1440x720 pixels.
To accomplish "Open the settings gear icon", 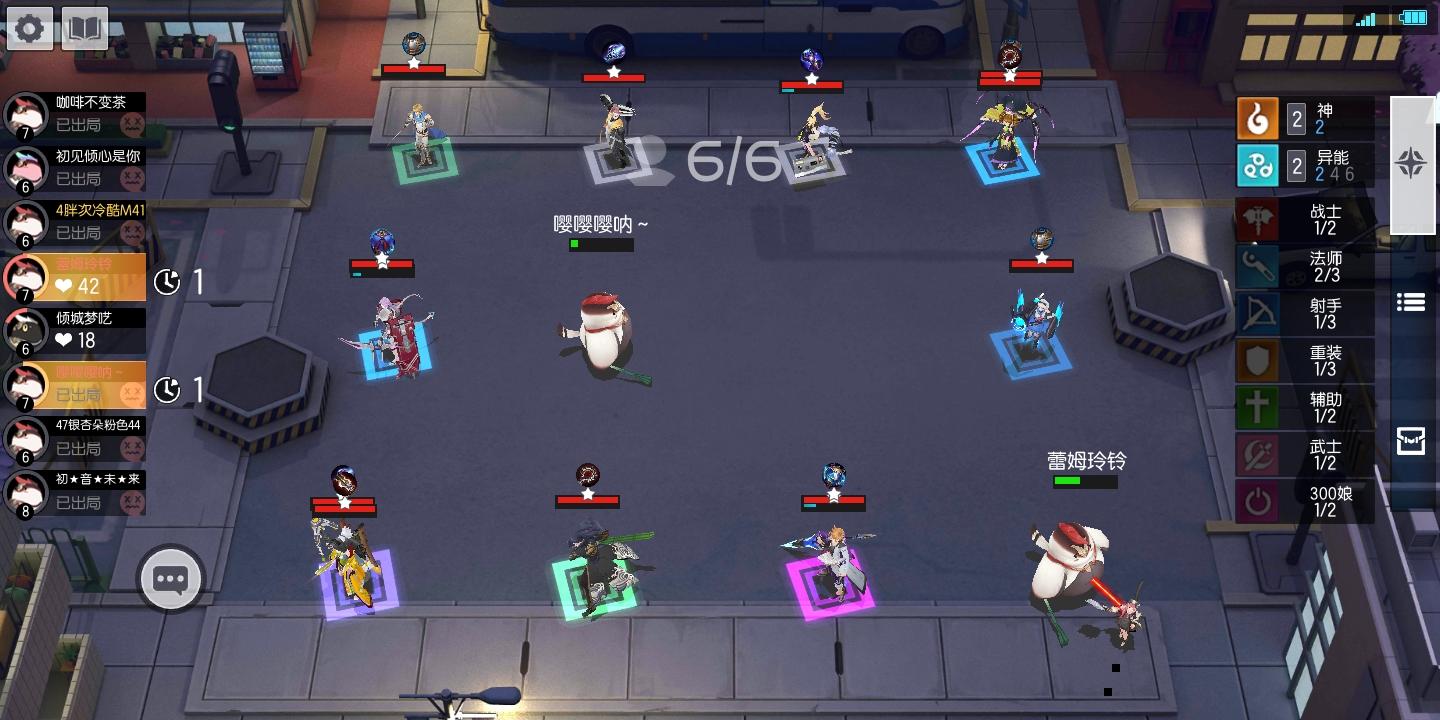I will [x=30, y=27].
